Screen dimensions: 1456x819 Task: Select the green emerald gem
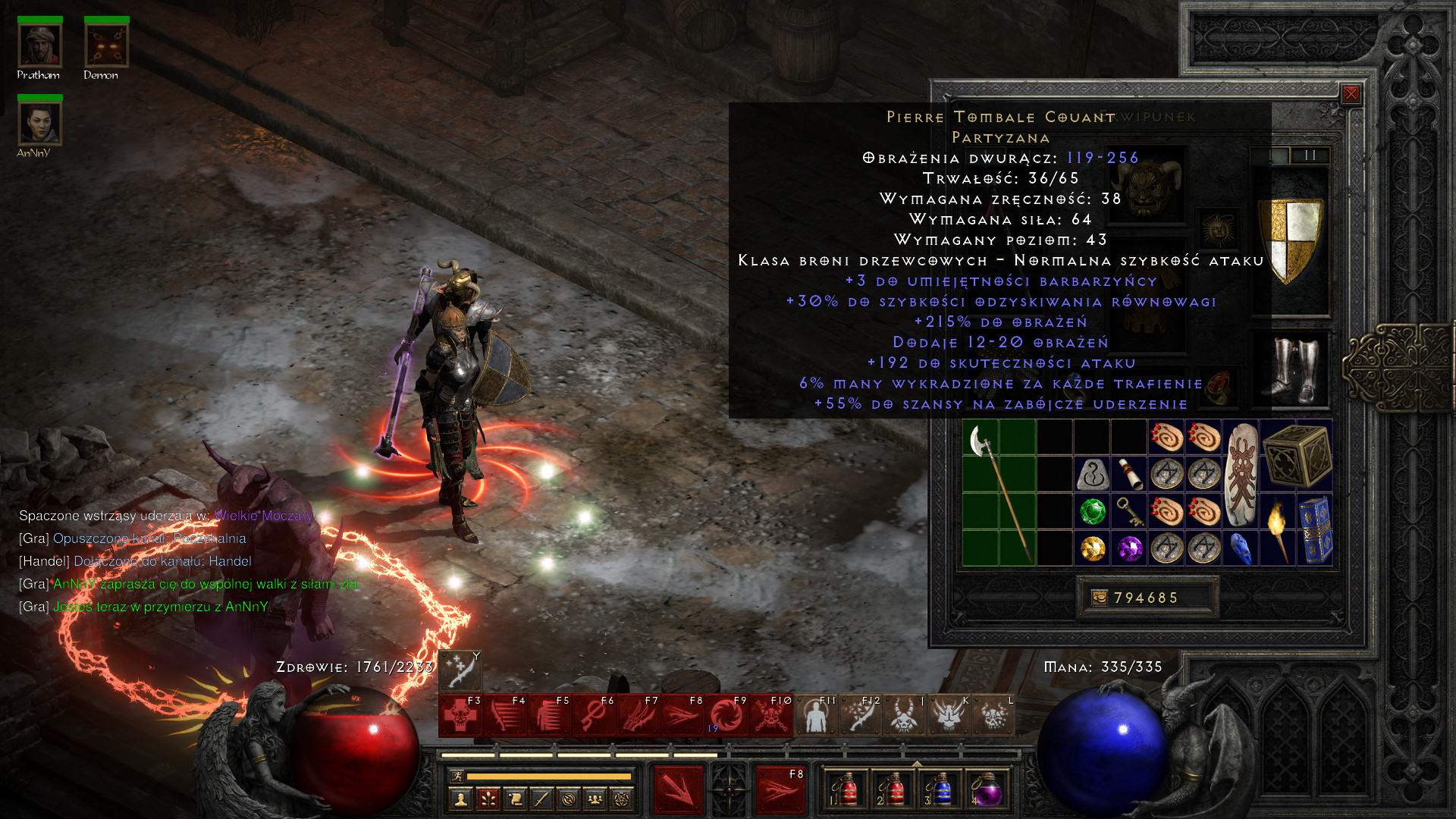pyautogui.click(x=1092, y=511)
